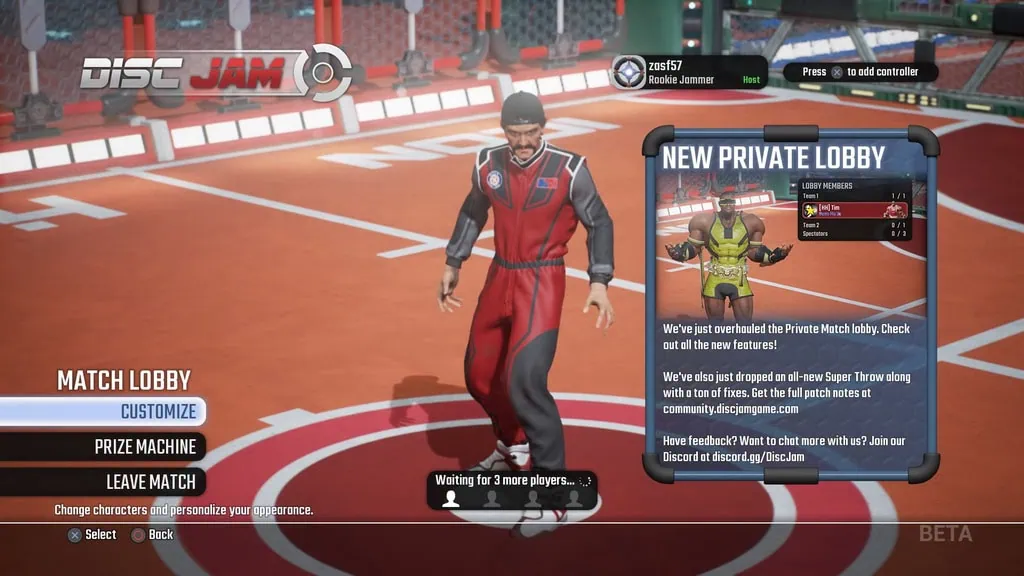Open the New Private Lobby news panel

[791, 305]
